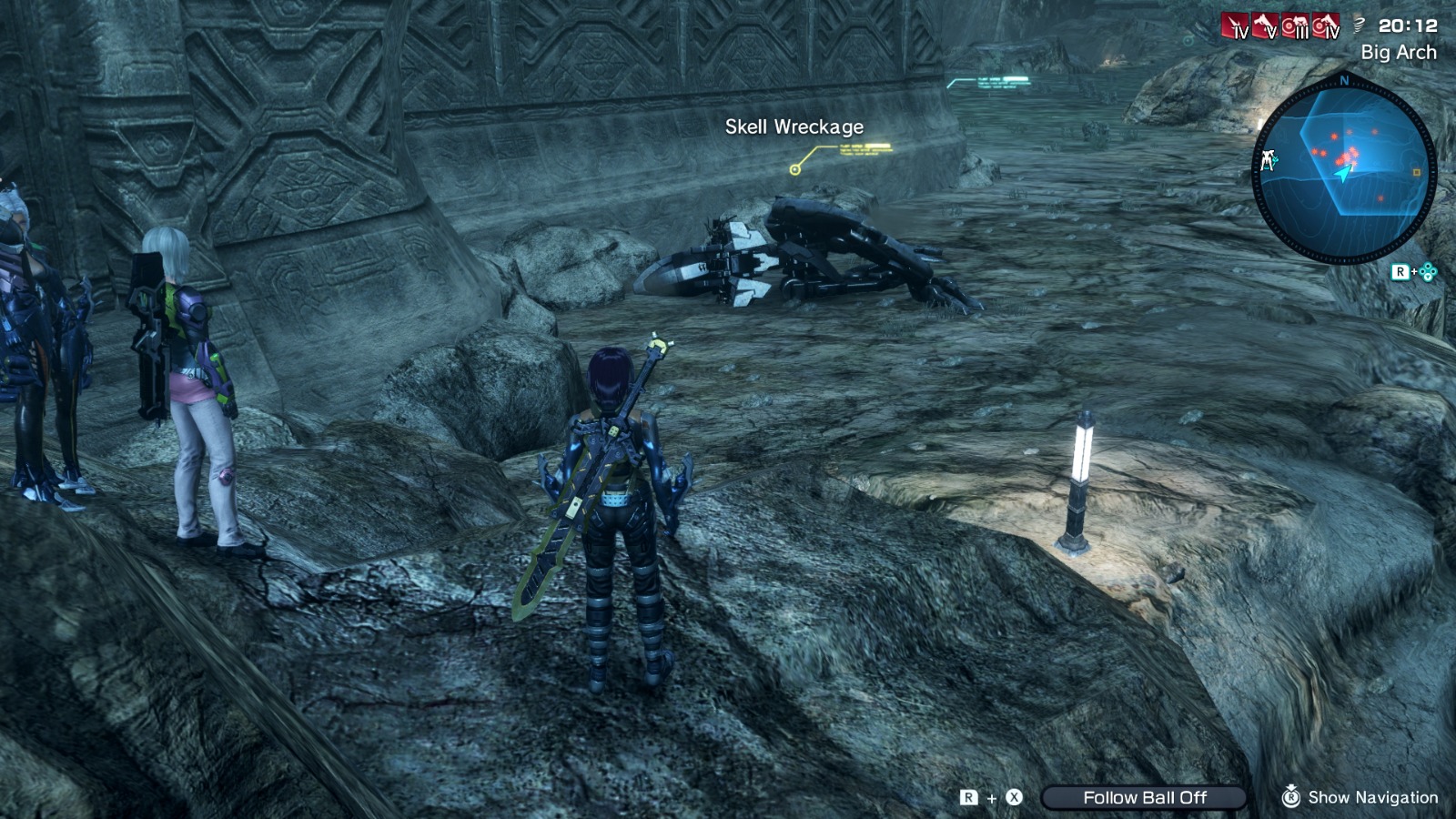Image resolution: width=1456 pixels, height=819 pixels.
Task: Click the R button prompt beside the minimap
Action: click(x=1400, y=270)
